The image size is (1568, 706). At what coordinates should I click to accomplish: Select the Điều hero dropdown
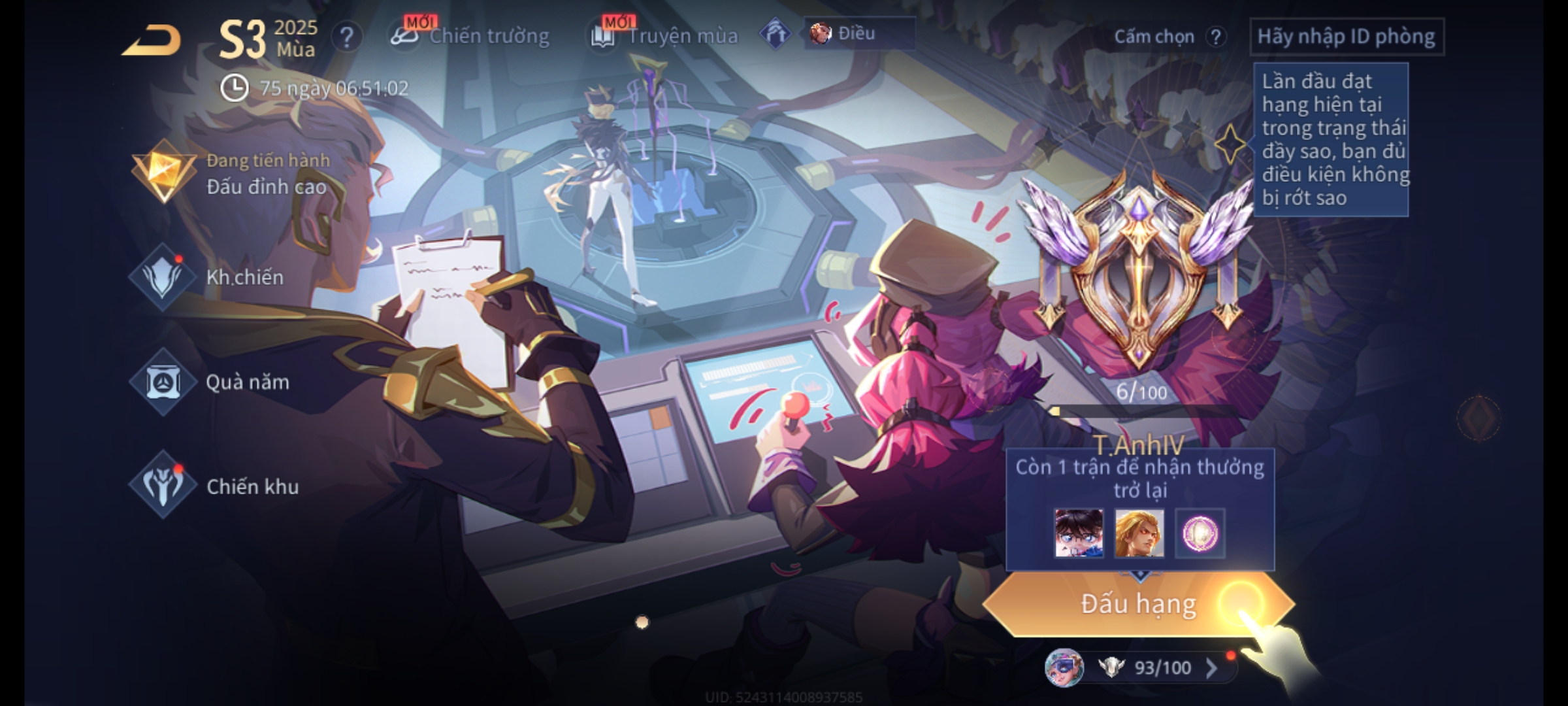[x=858, y=33]
